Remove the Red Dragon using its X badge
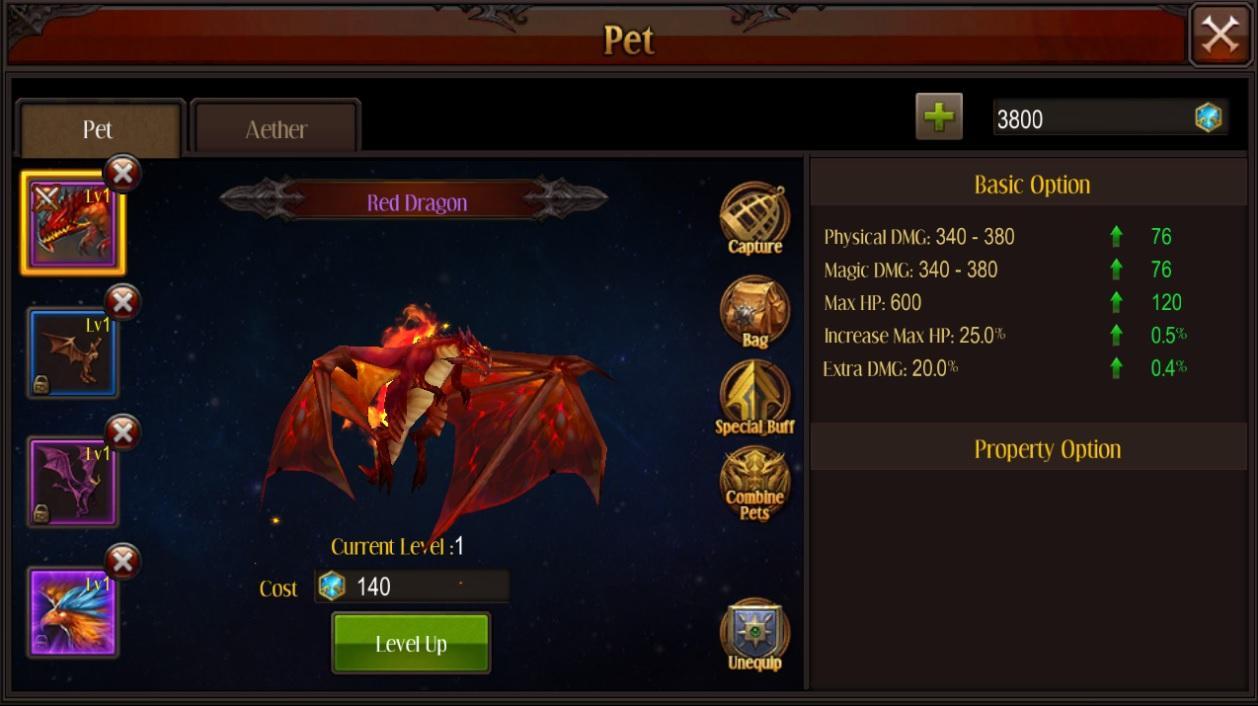This screenshot has width=1258, height=706. click(x=122, y=173)
